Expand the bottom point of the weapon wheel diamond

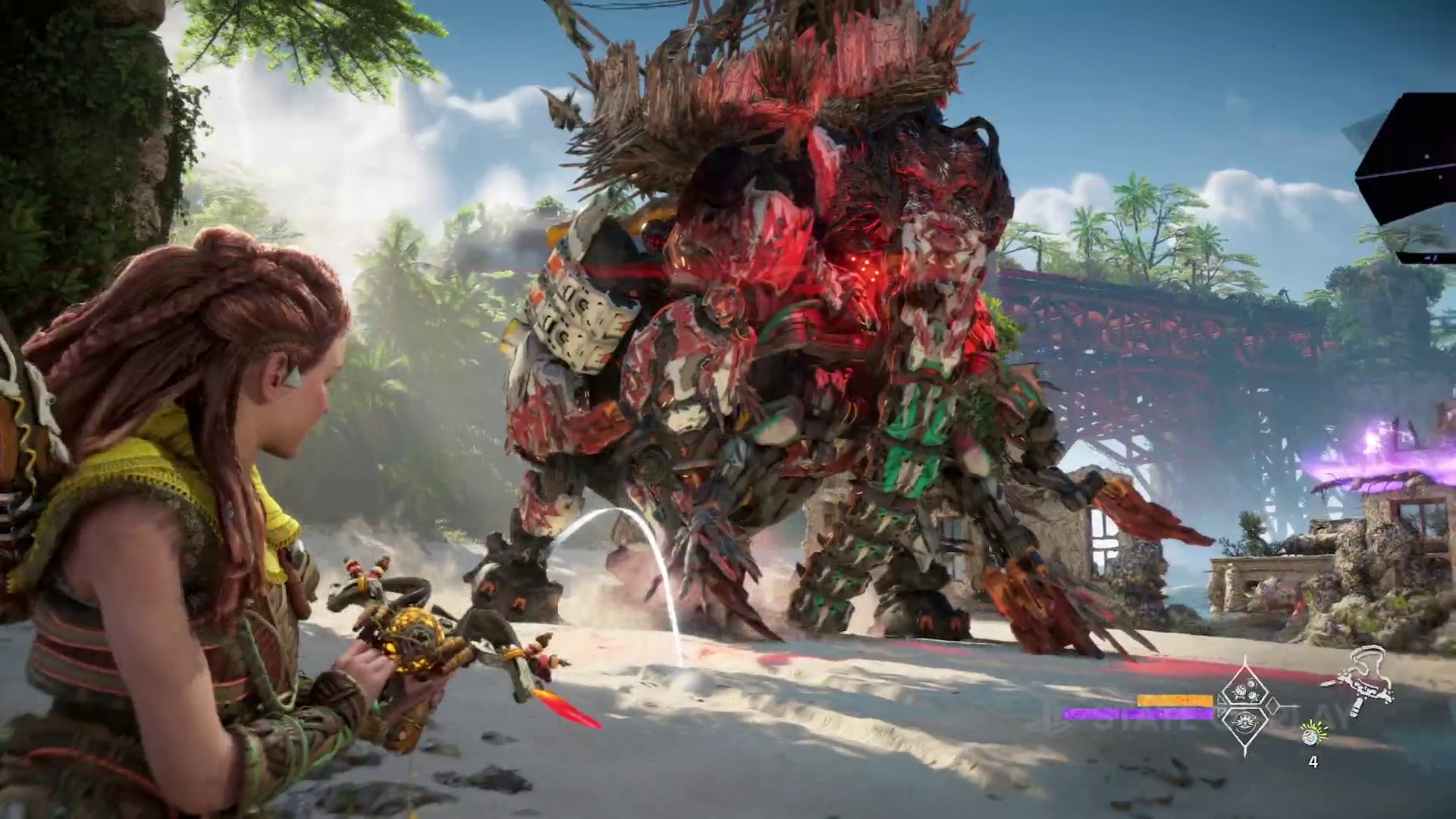coord(1247,752)
